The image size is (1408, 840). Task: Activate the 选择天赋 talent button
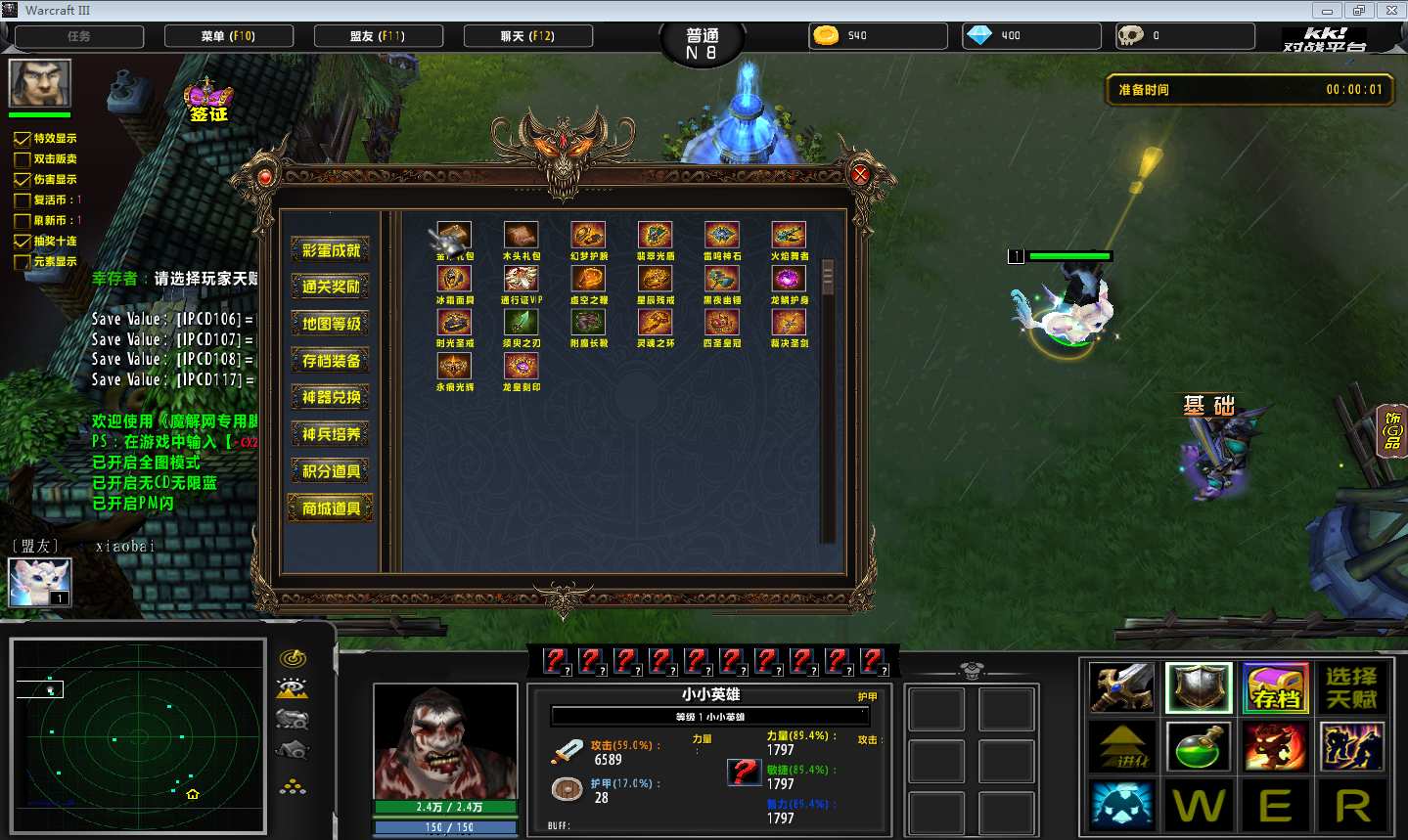tap(1351, 688)
